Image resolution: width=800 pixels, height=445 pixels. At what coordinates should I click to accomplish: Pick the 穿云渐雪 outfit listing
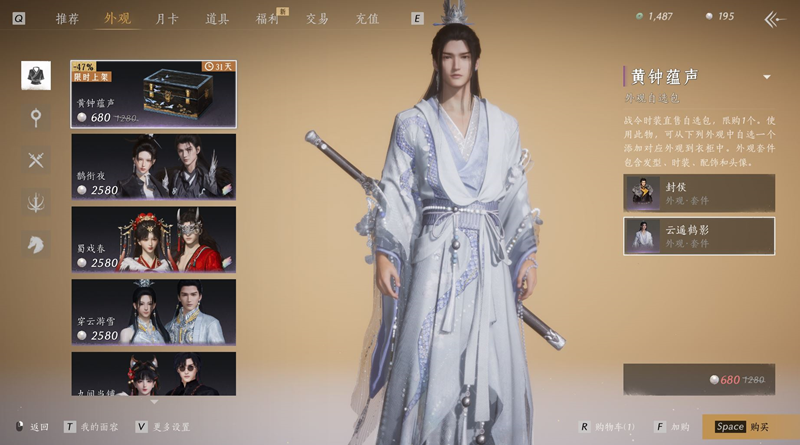(x=153, y=311)
